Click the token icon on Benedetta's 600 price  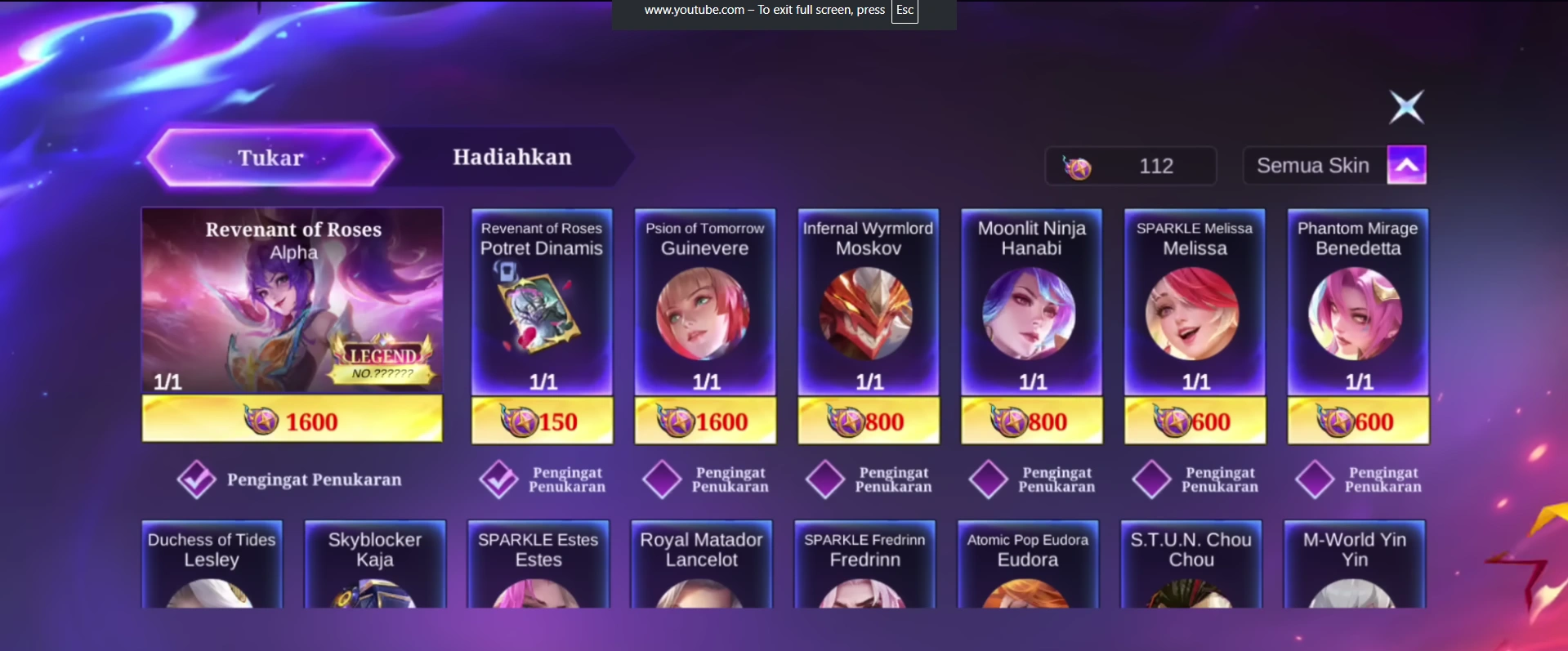pos(1337,421)
